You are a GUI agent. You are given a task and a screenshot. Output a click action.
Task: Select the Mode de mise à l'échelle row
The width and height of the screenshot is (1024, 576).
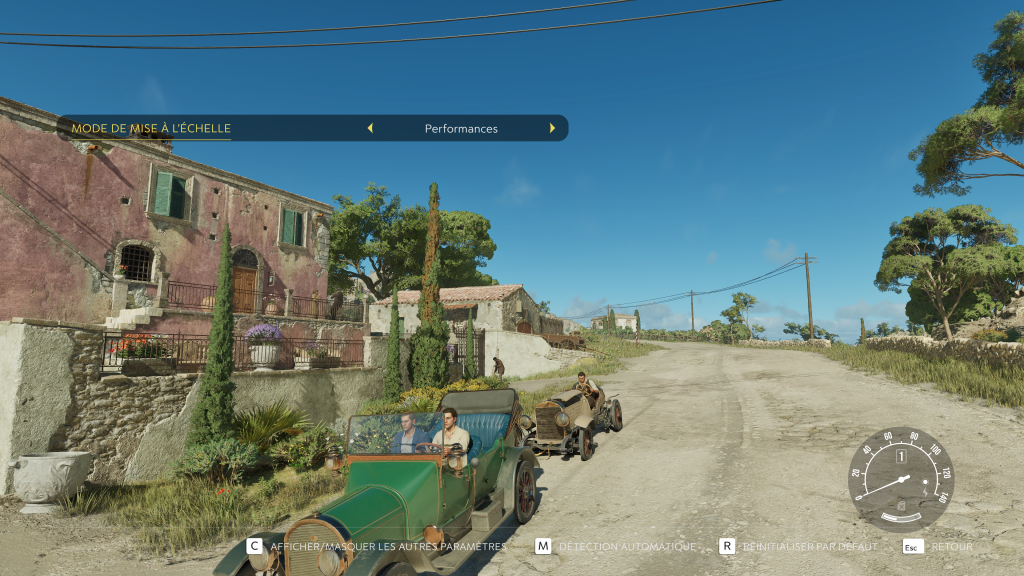click(151, 128)
